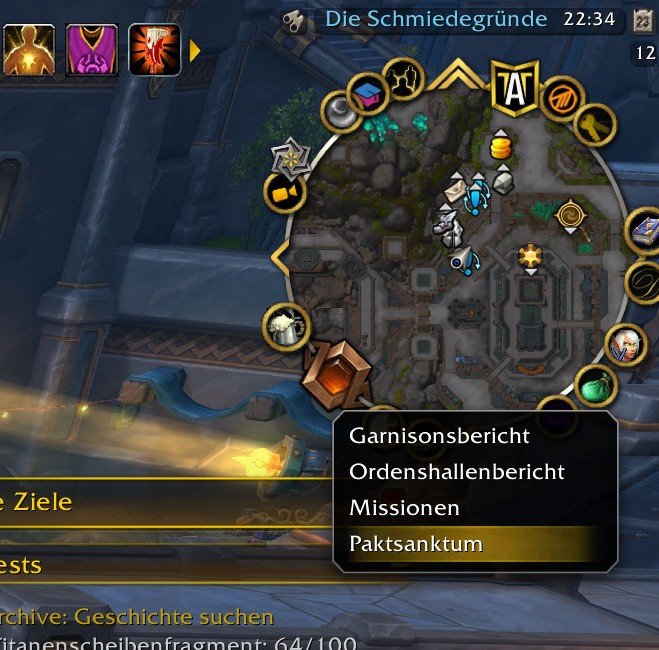659x650 pixels.
Task: Open the calendar icon beside the clock
Action: coord(642,20)
